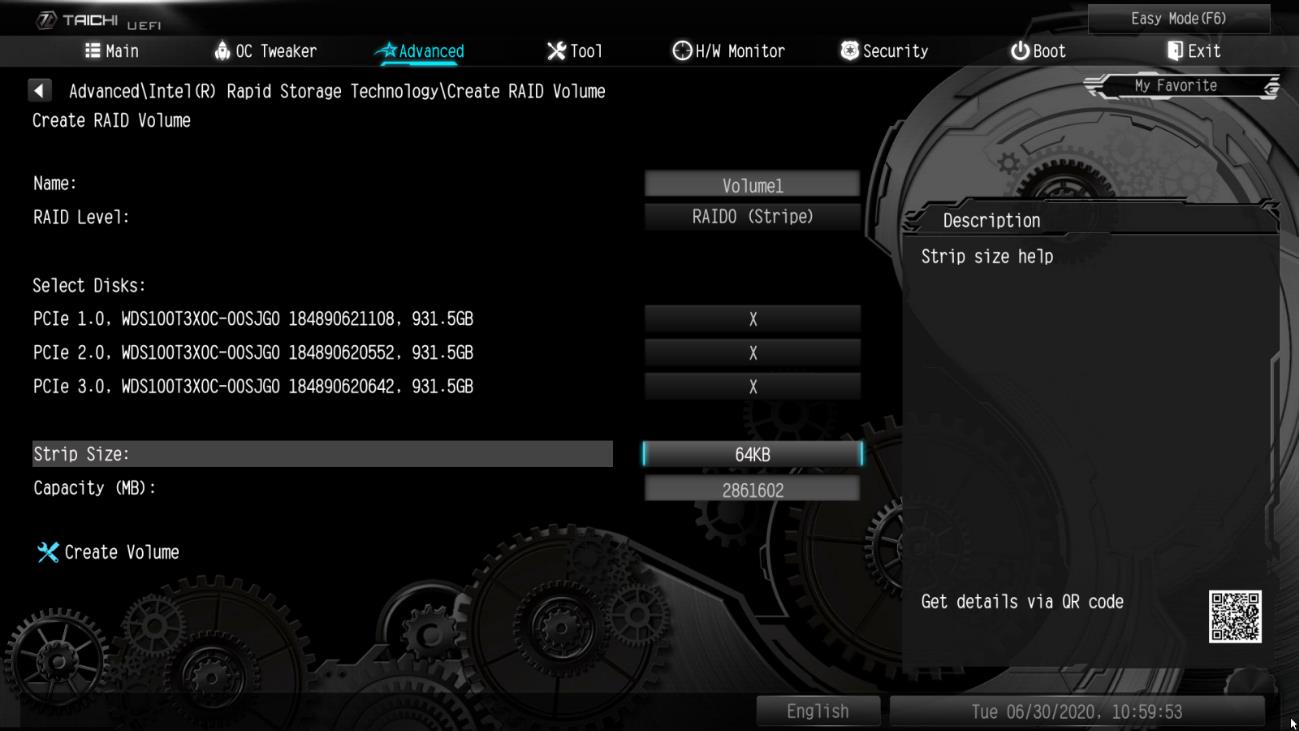
Task: Deselect the PCIe 2.0 WDS100T3X0C disk
Action: (751, 352)
